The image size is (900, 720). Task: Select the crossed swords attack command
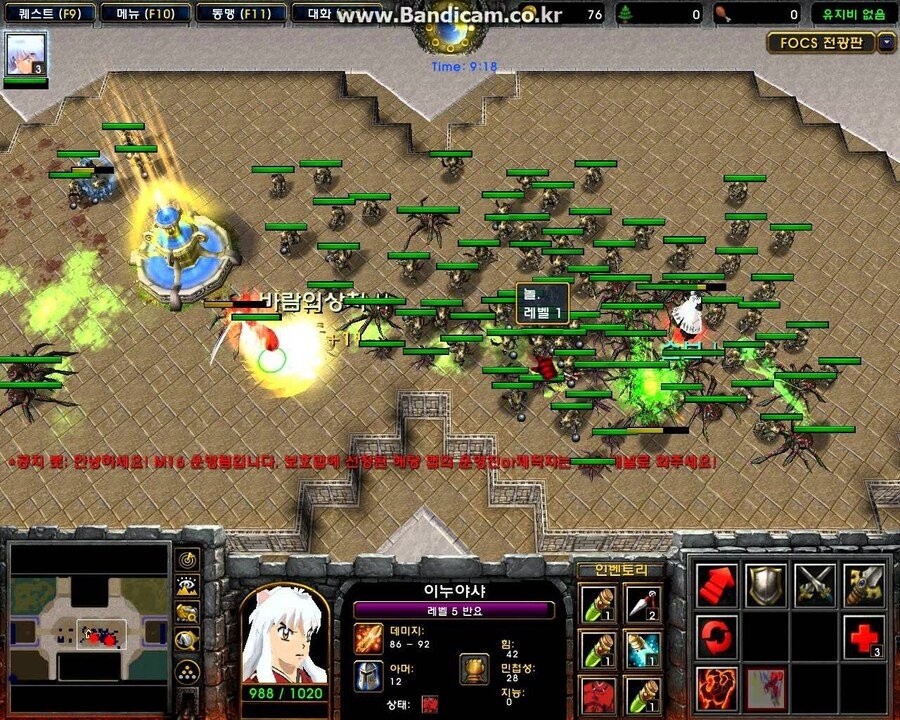click(815, 586)
